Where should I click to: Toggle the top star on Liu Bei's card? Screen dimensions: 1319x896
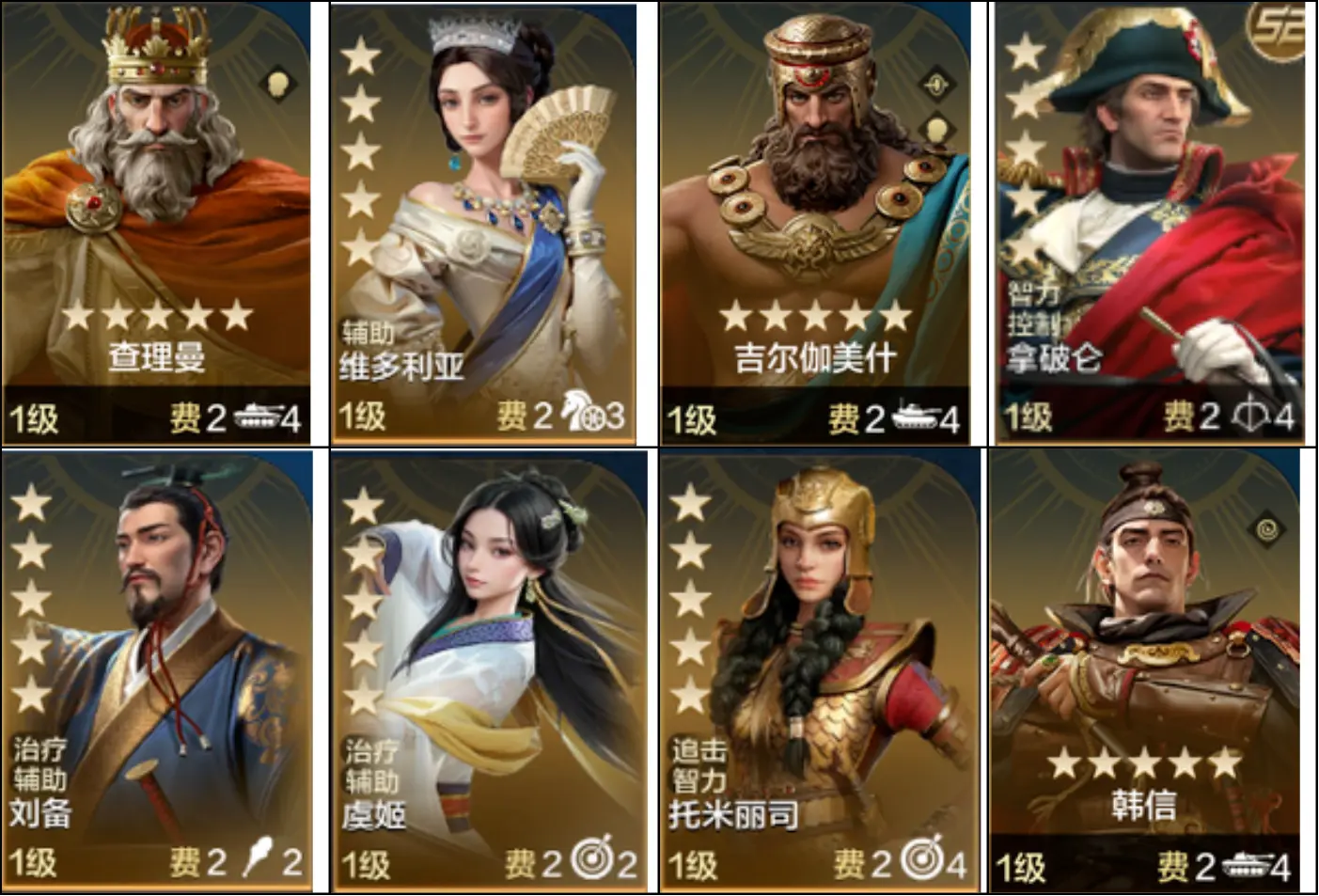click(33, 508)
